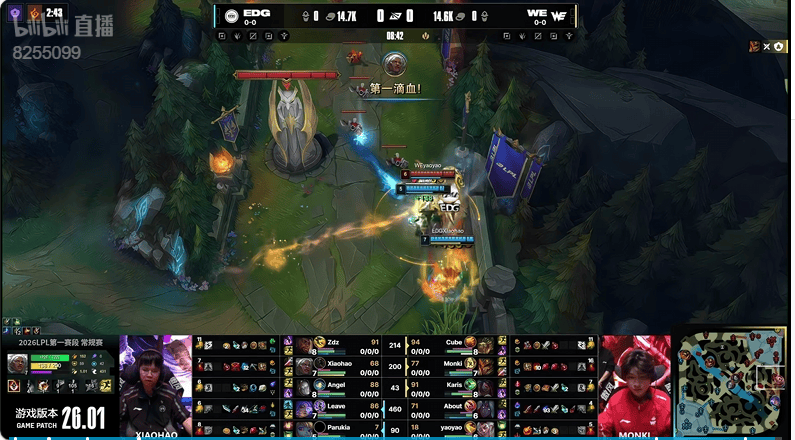Click the selected champion portrait
Screen dimensions: 795x440
(x=17, y=364)
